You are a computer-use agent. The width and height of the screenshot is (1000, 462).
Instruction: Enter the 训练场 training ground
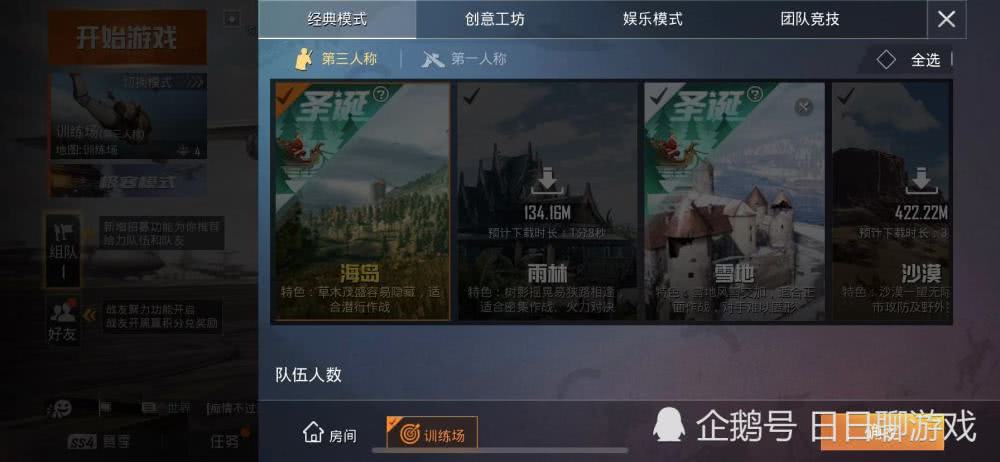tap(432, 434)
